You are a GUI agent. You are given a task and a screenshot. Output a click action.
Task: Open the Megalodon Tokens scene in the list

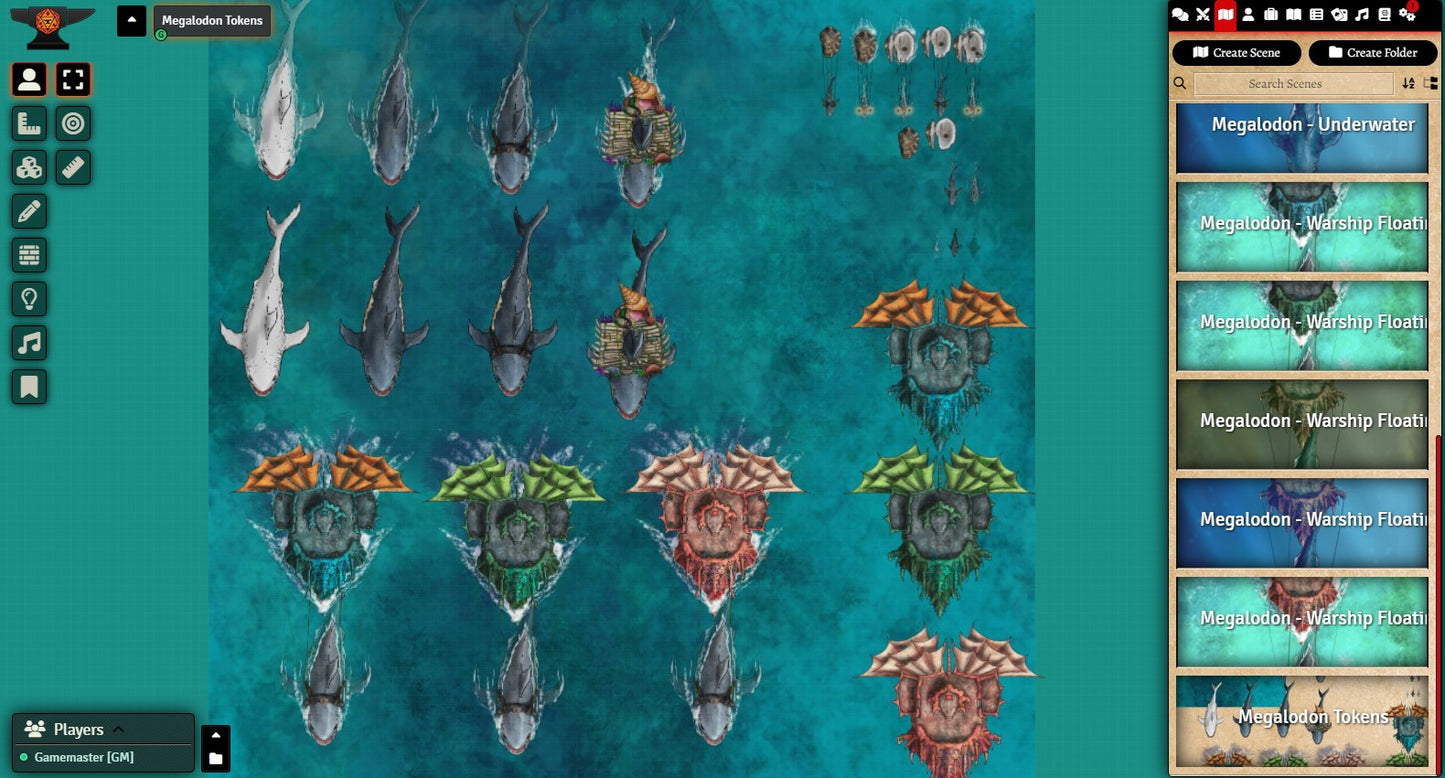pos(1301,721)
